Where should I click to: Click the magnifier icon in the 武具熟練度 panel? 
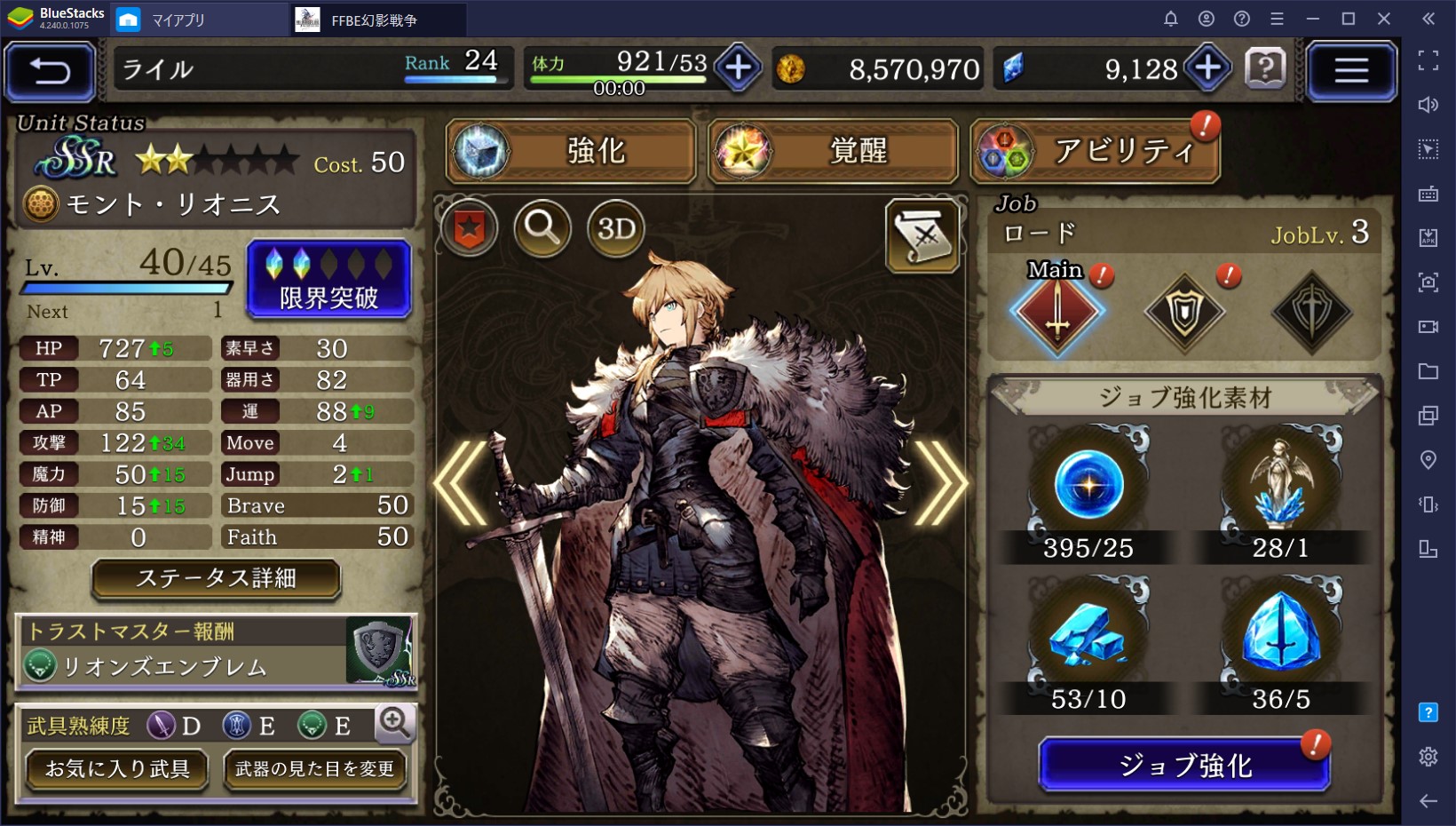[x=394, y=724]
